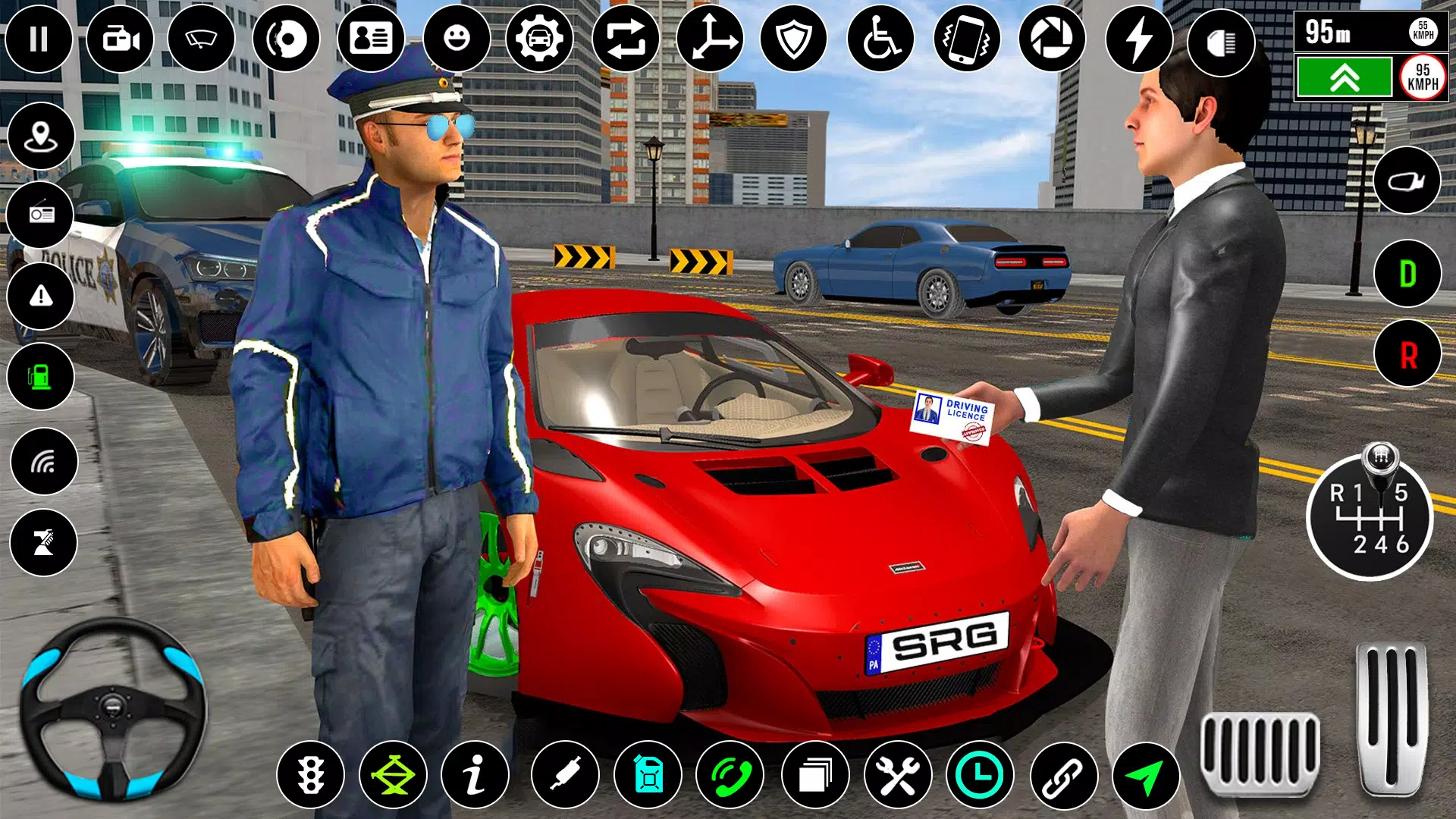Open vehicle settings gear icon
1456x819 pixels.
539,39
